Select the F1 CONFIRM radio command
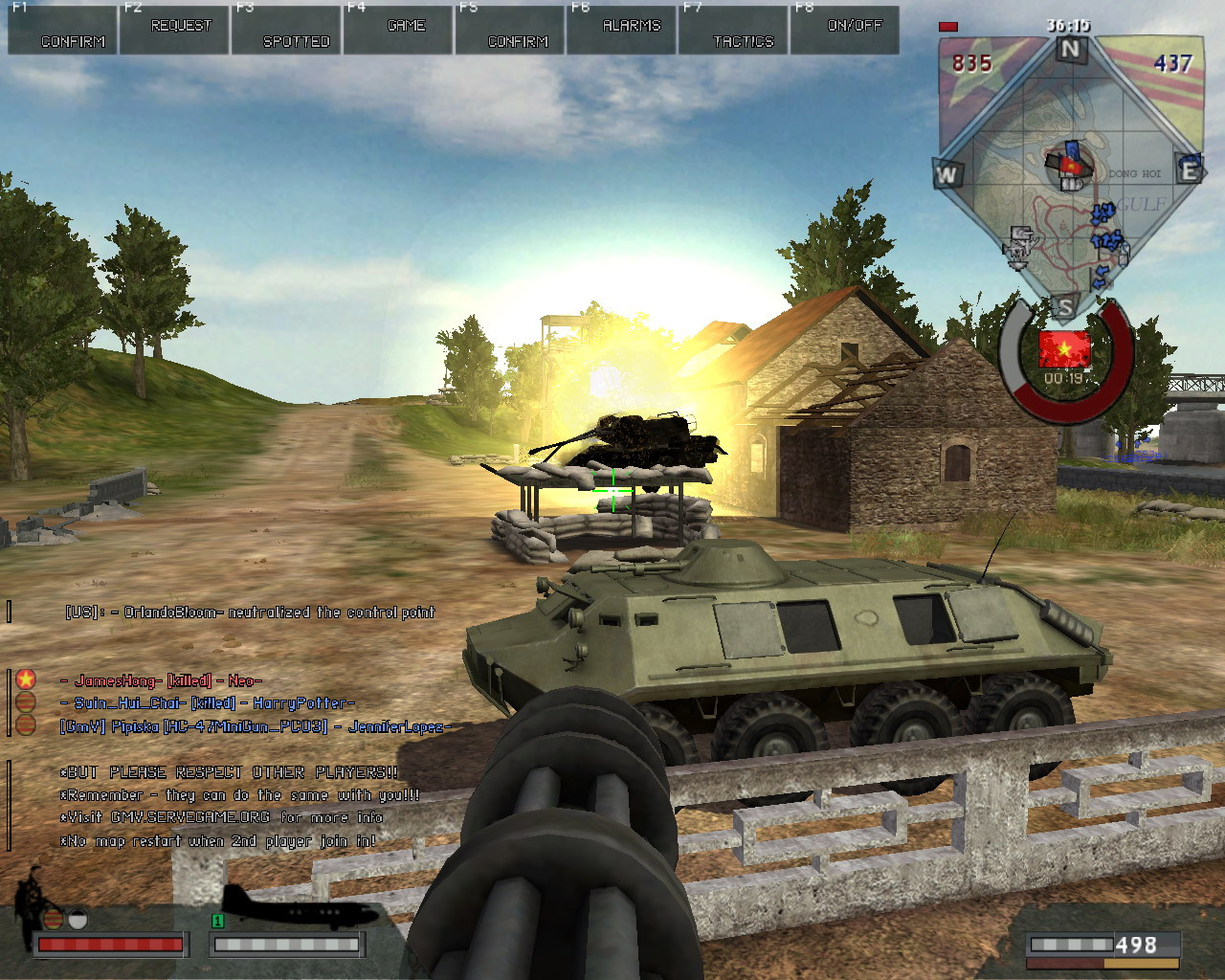Screen dimensions: 1225x980 tap(63, 30)
